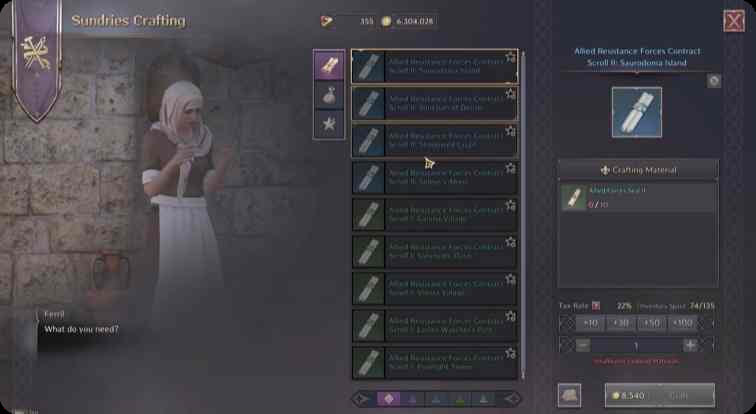Switch to the scroll crafting category tab

[x=329, y=65]
